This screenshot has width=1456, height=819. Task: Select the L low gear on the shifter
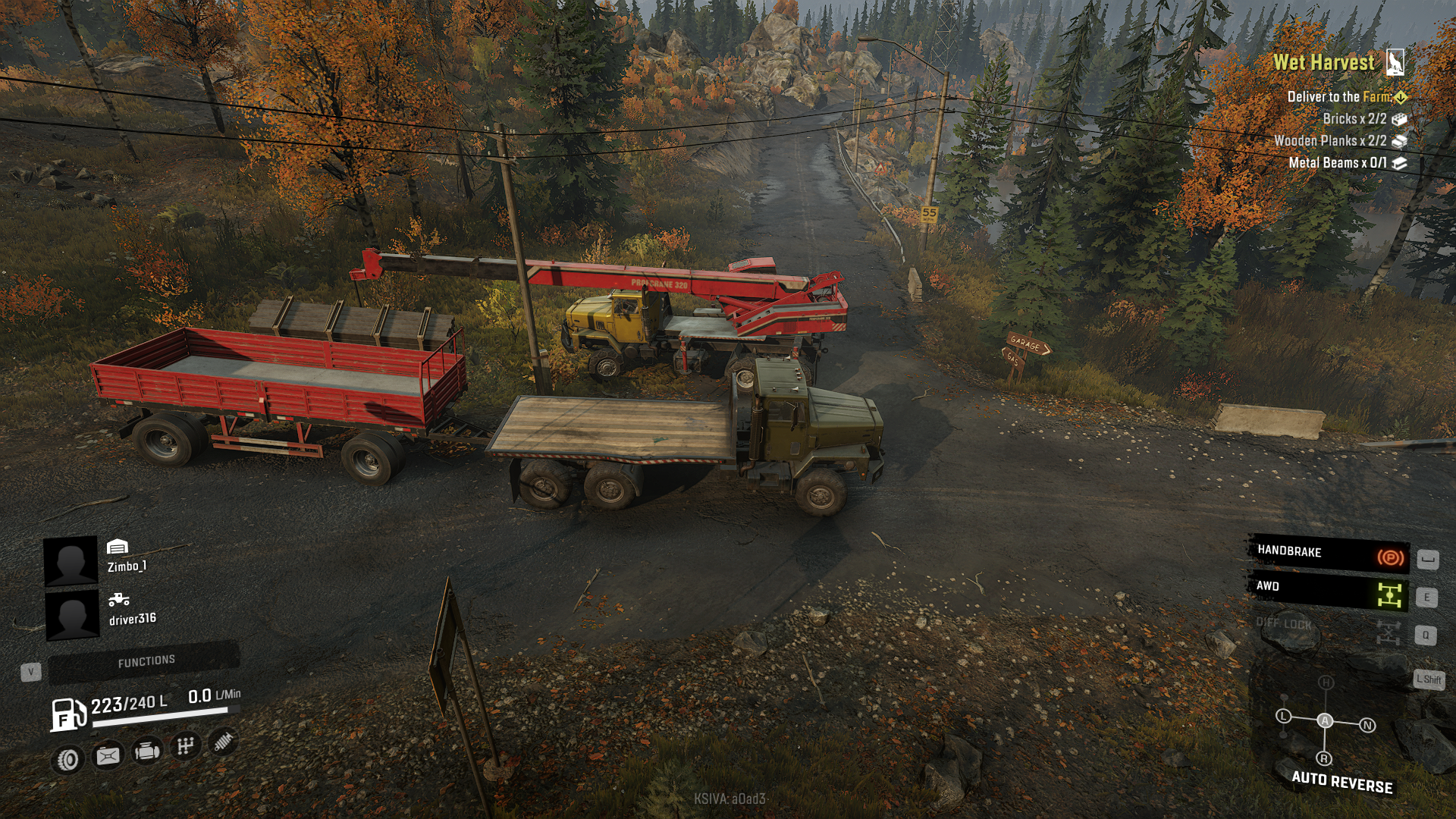pos(1283,716)
